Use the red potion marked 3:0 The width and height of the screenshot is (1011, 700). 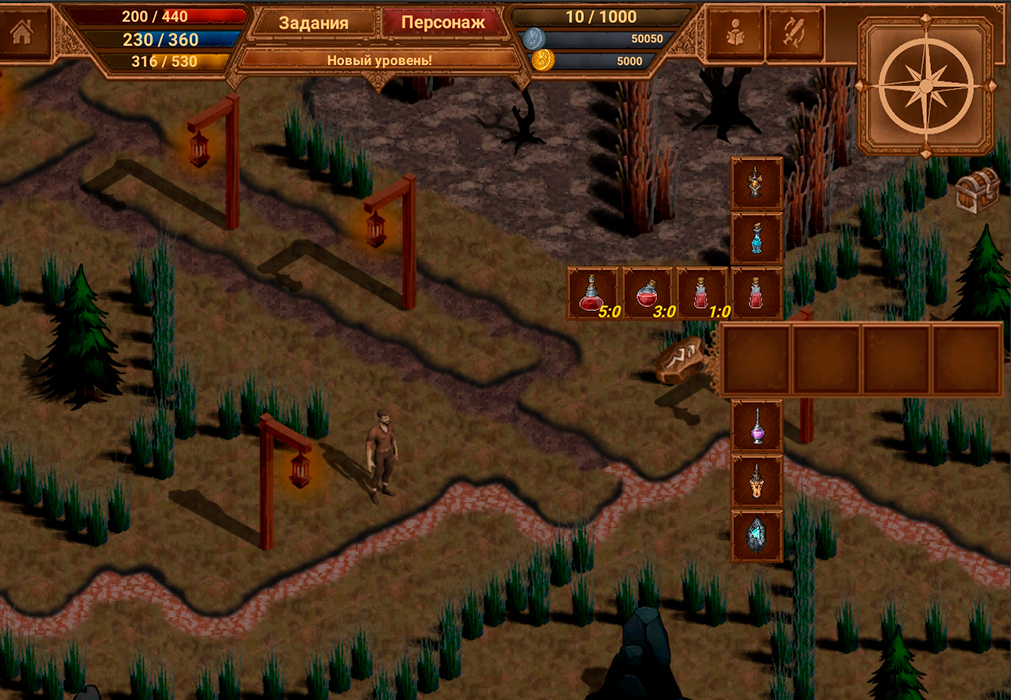point(649,293)
